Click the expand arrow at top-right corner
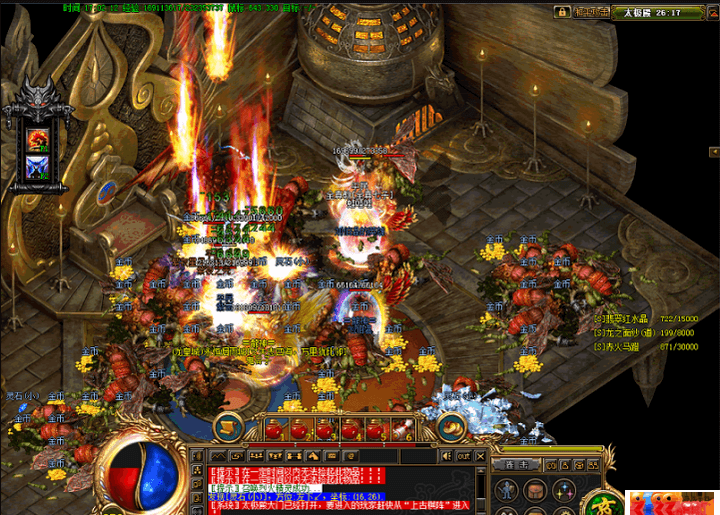Viewport: 720px width, 515px height. point(706,12)
